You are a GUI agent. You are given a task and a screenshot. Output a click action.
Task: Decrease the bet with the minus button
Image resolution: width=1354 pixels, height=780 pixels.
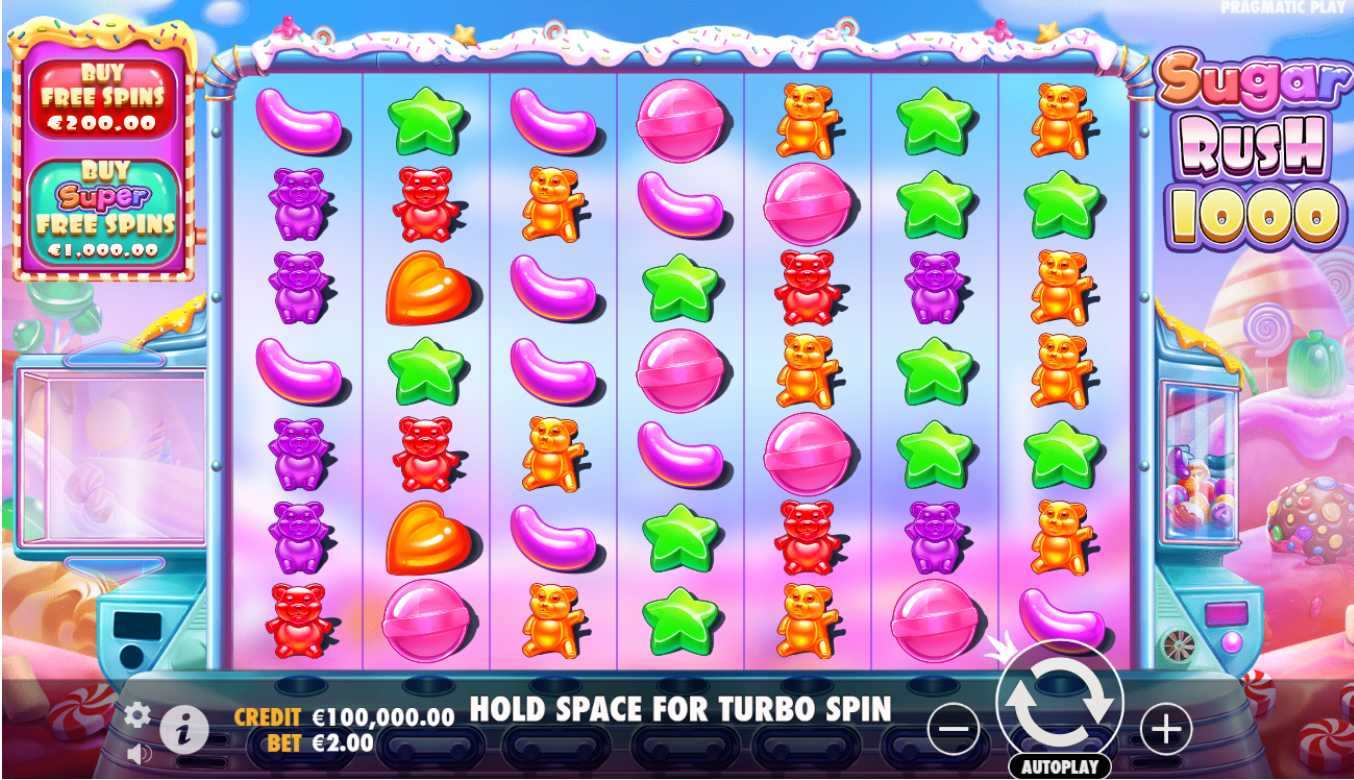coord(952,728)
